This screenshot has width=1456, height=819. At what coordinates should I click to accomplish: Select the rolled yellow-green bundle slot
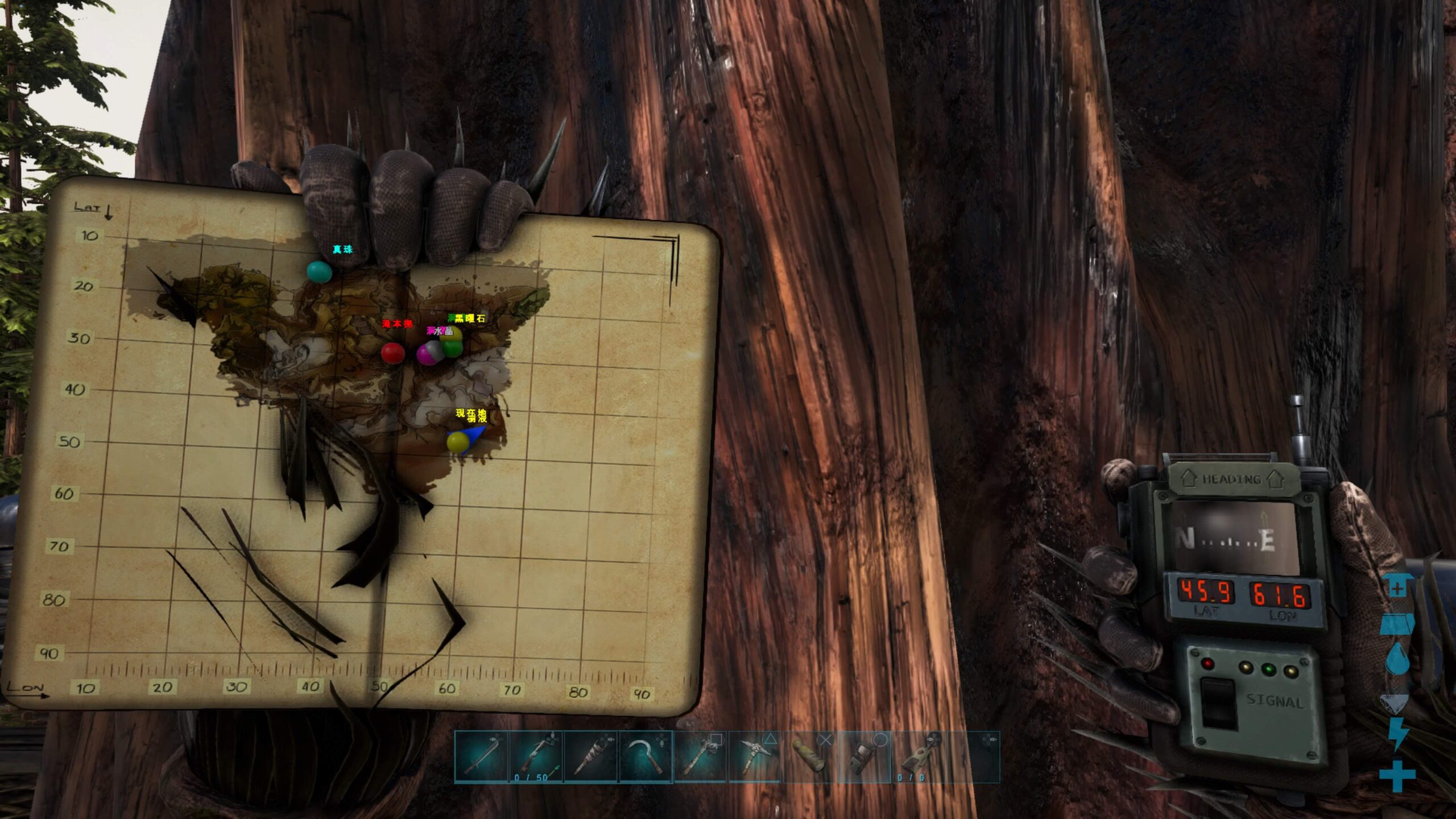[x=810, y=757]
